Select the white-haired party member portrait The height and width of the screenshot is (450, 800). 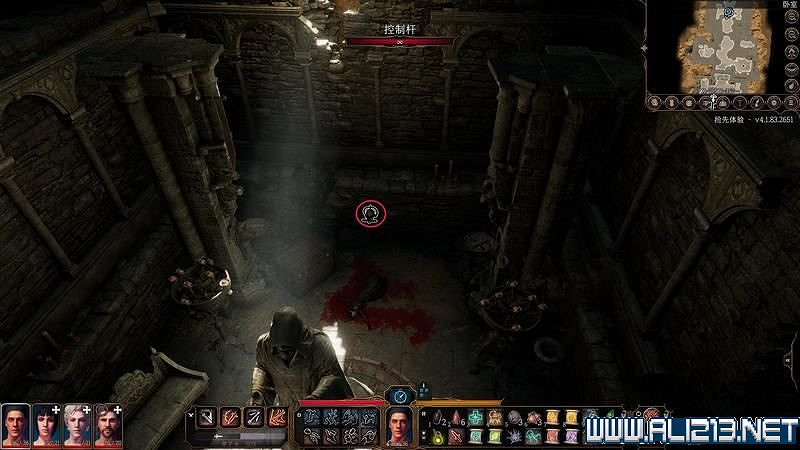coord(77,425)
